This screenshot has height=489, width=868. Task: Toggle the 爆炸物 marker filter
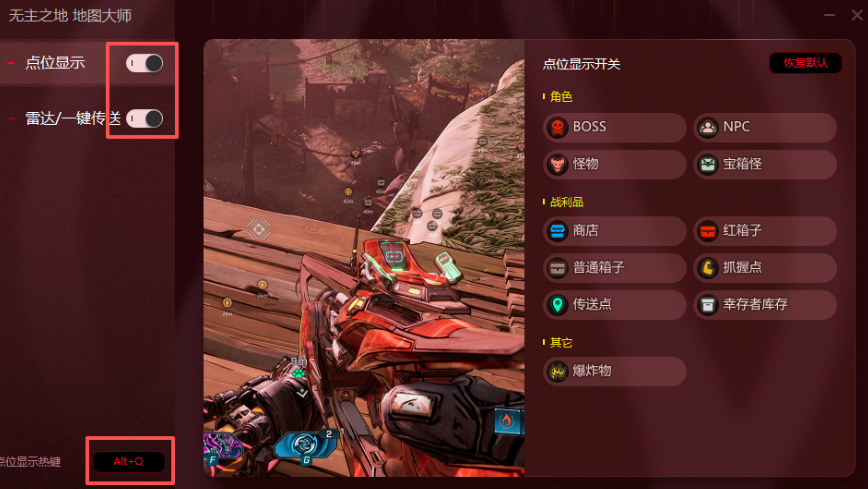615,371
